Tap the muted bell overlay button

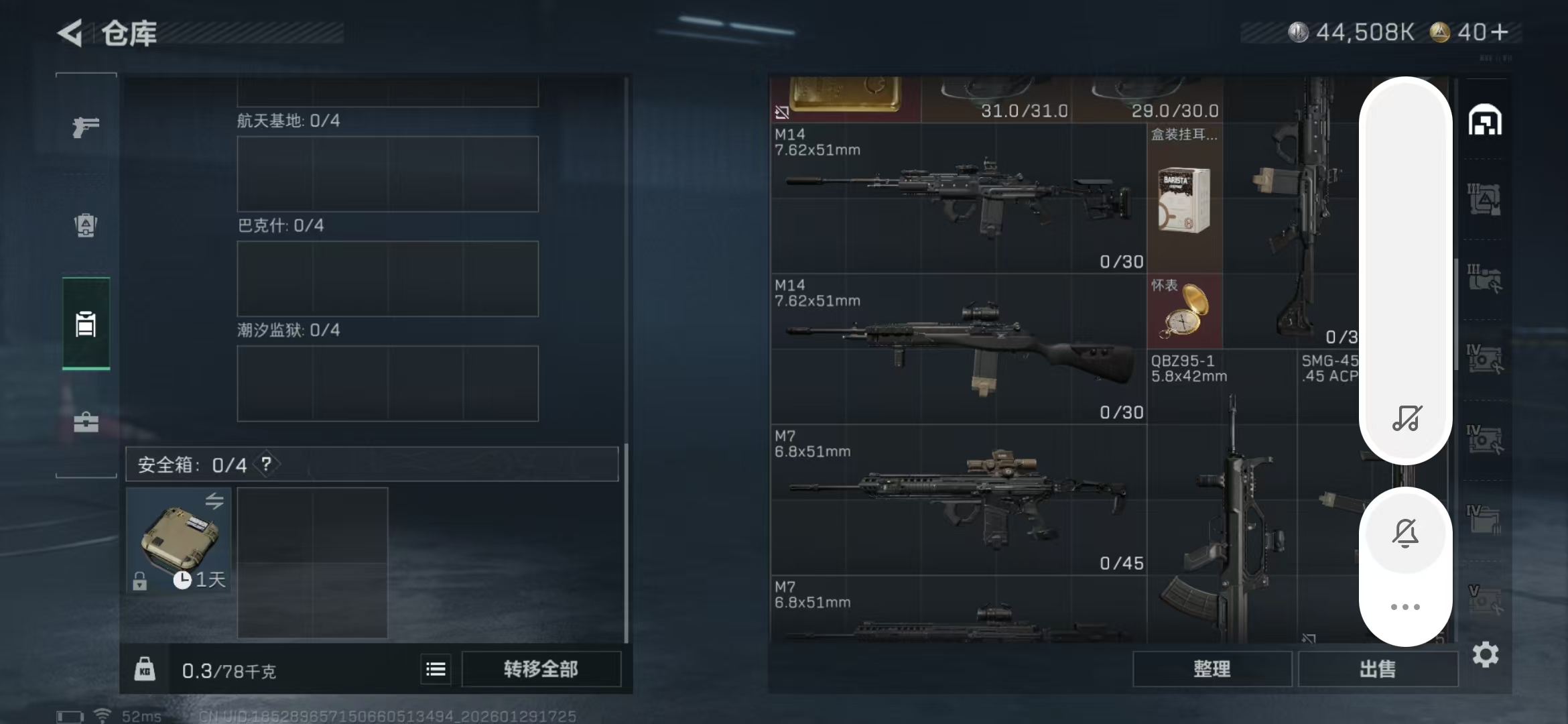tap(1405, 534)
